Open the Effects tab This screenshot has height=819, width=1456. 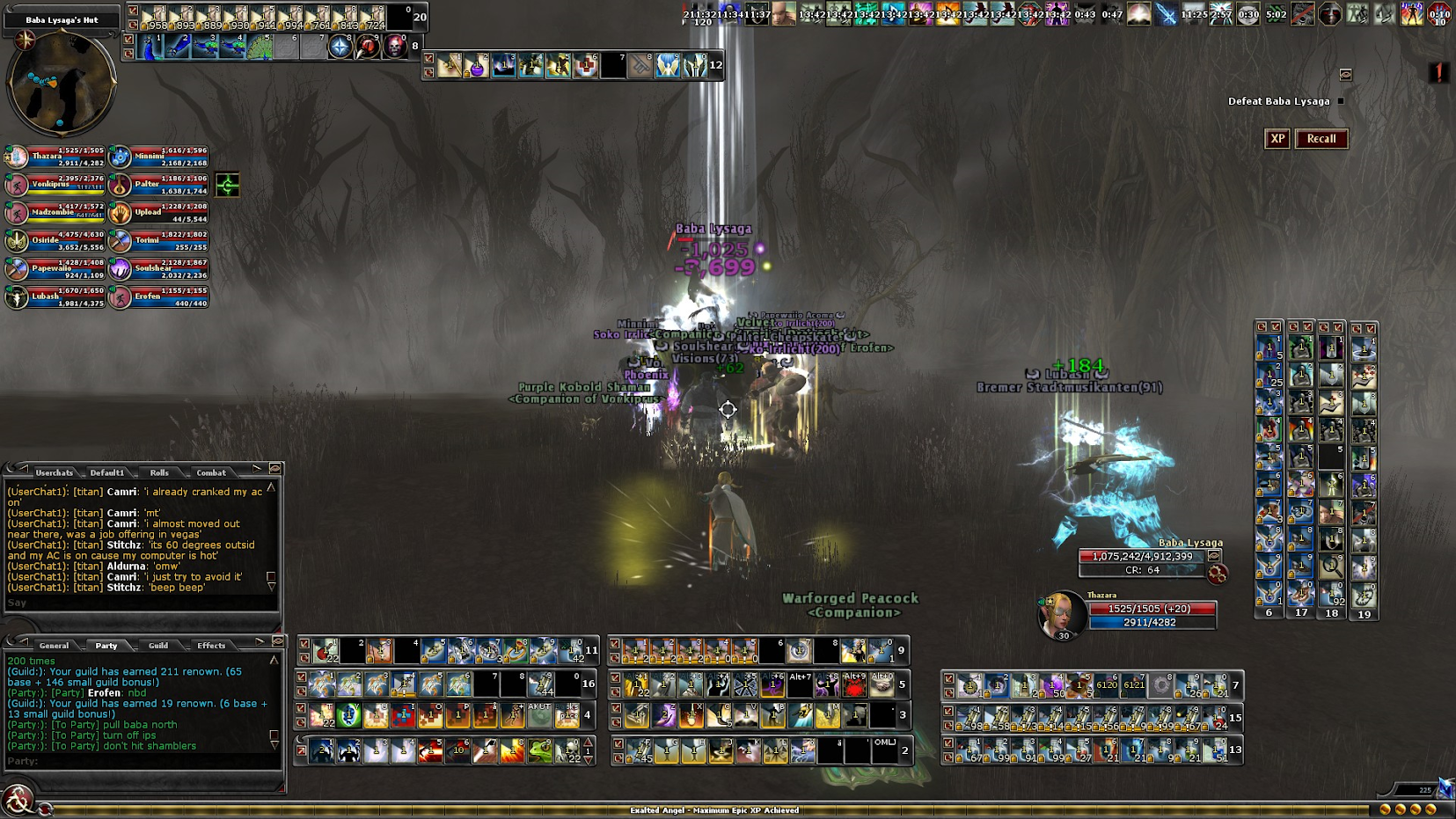point(211,646)
